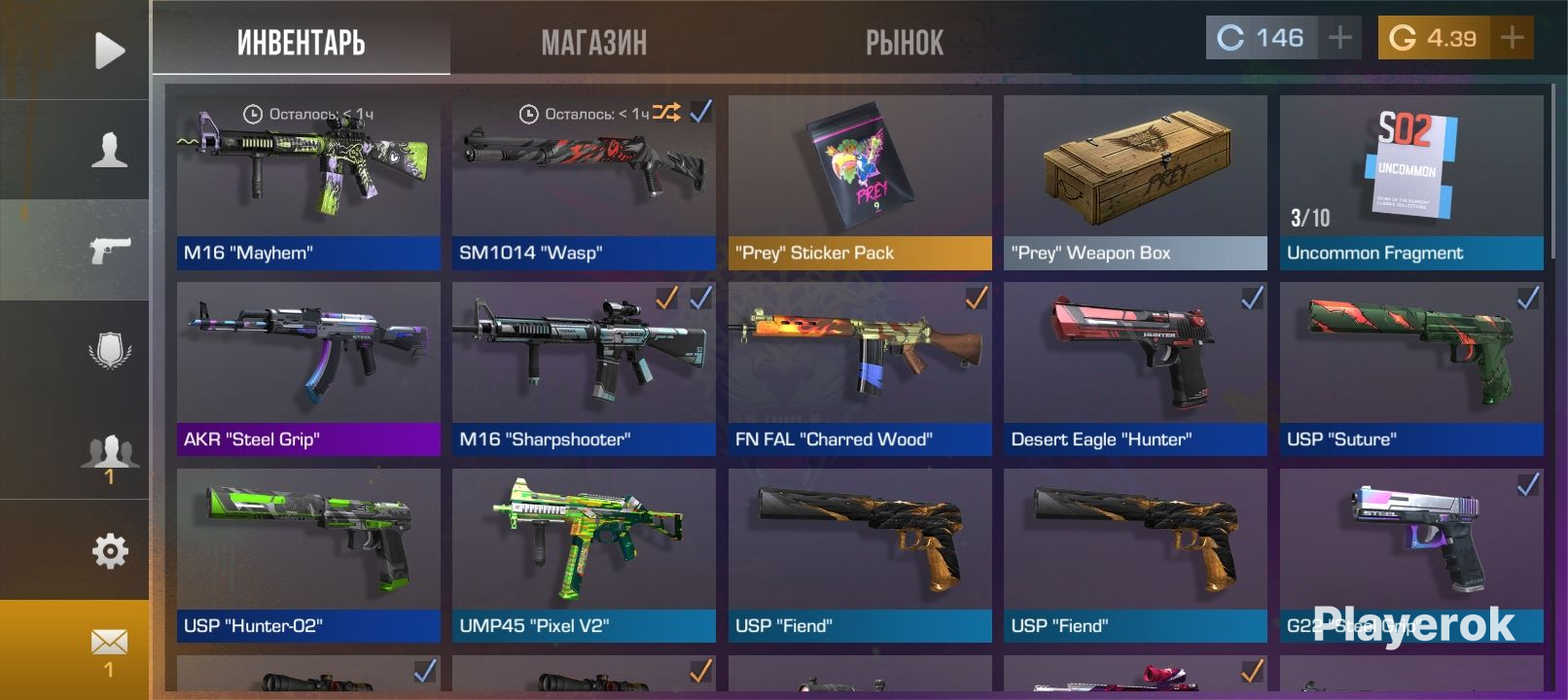Image resolution: width=1568 pixels, height=700 pixels.
Task: Choose the UMP45 "Pixel V2" skin
Action: 584,555
